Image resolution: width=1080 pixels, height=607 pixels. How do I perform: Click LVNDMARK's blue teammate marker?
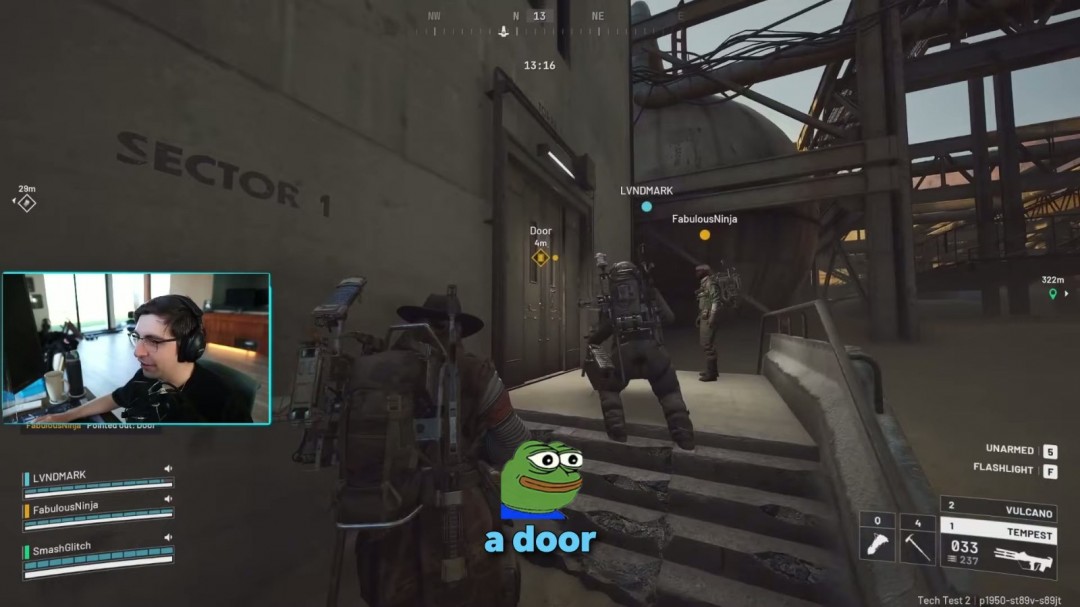[647, 207]
